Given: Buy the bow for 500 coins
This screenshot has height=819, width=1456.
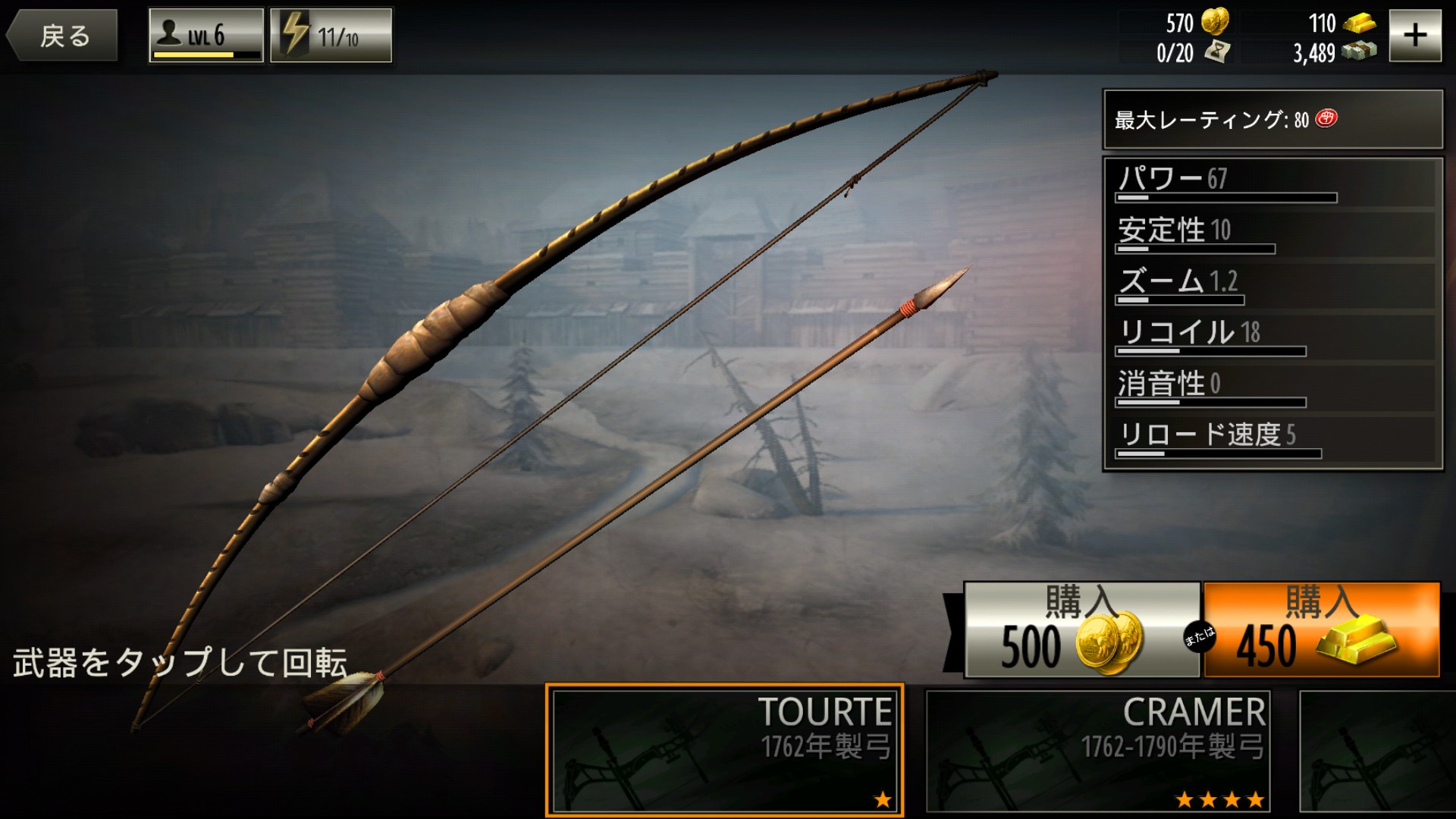Looking at the screenshot, I should 1081,629.
